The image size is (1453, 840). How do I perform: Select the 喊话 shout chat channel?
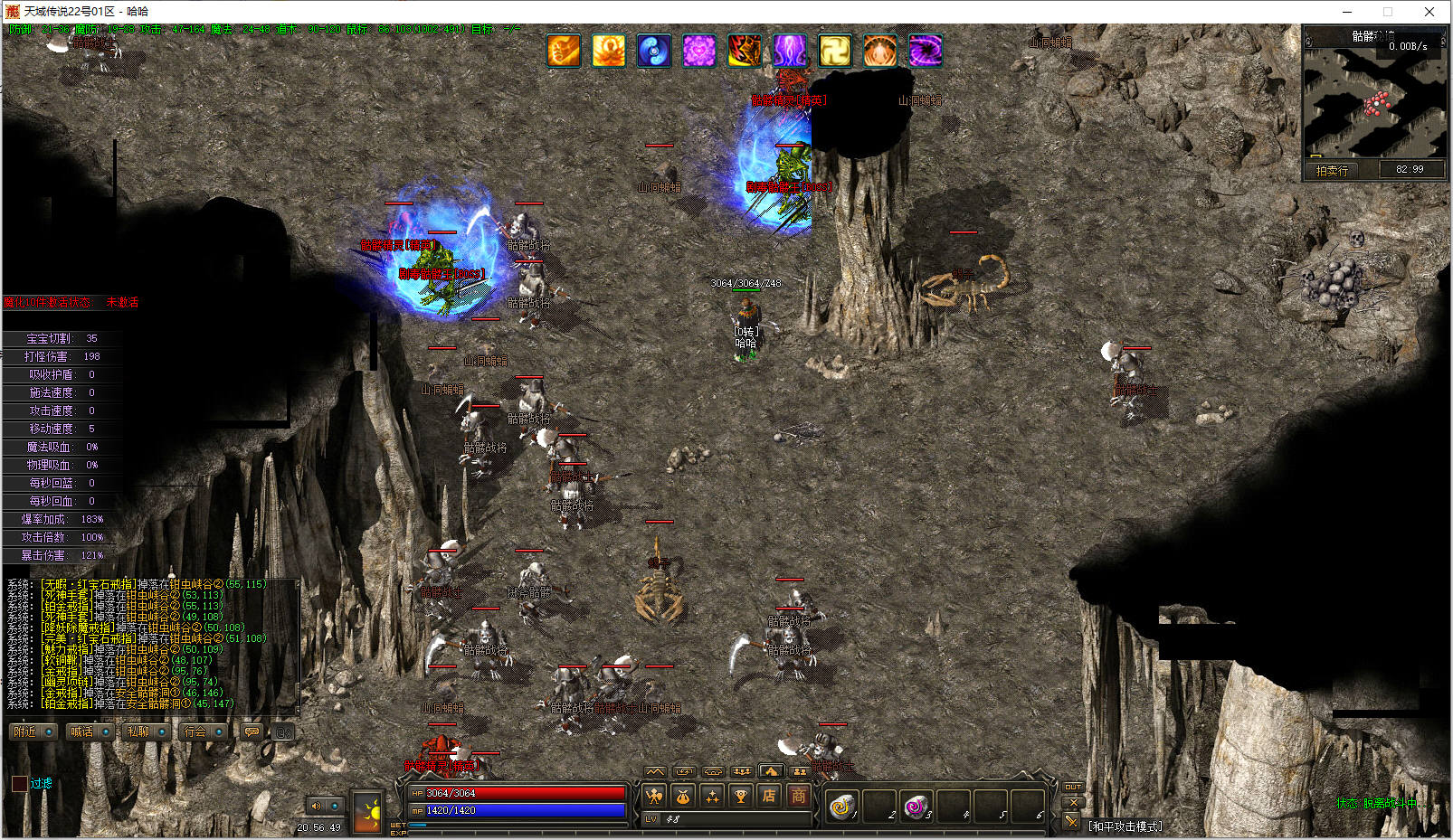point(82,731)
